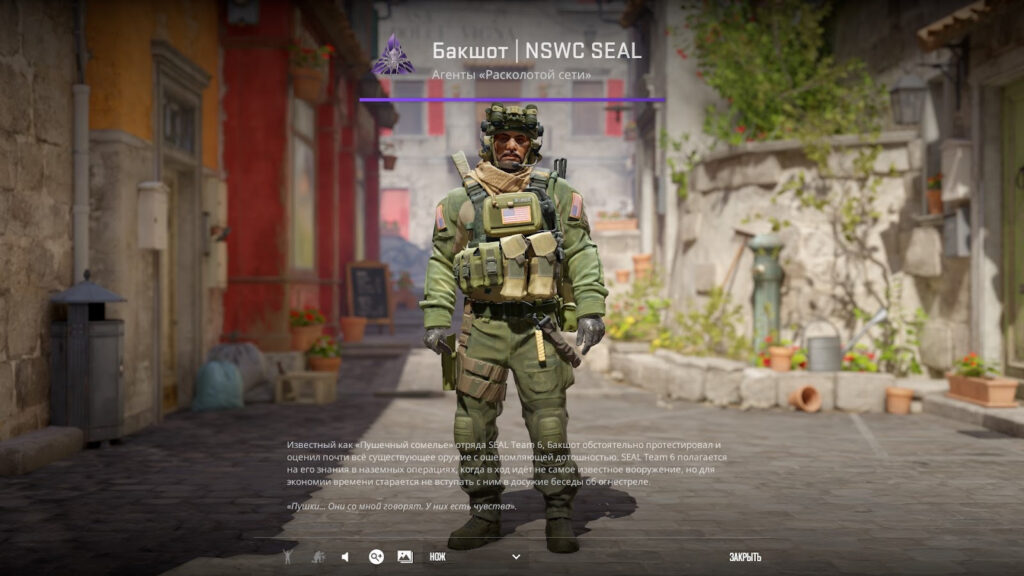The image size is (1024, 576).
Task: Close the agent inspection screen with ЗАКРЫТЬ
Action: [745, 557]
